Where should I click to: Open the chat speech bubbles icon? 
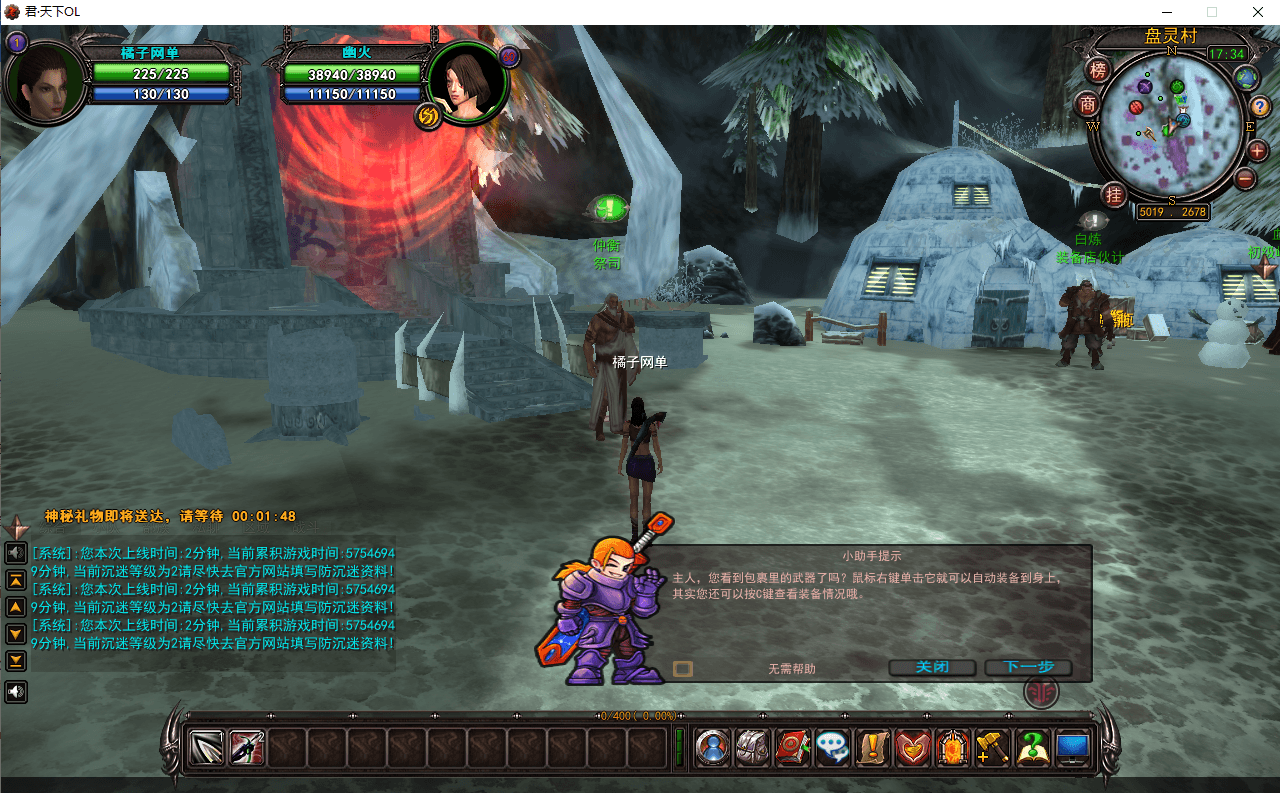[x=833, y=748]
